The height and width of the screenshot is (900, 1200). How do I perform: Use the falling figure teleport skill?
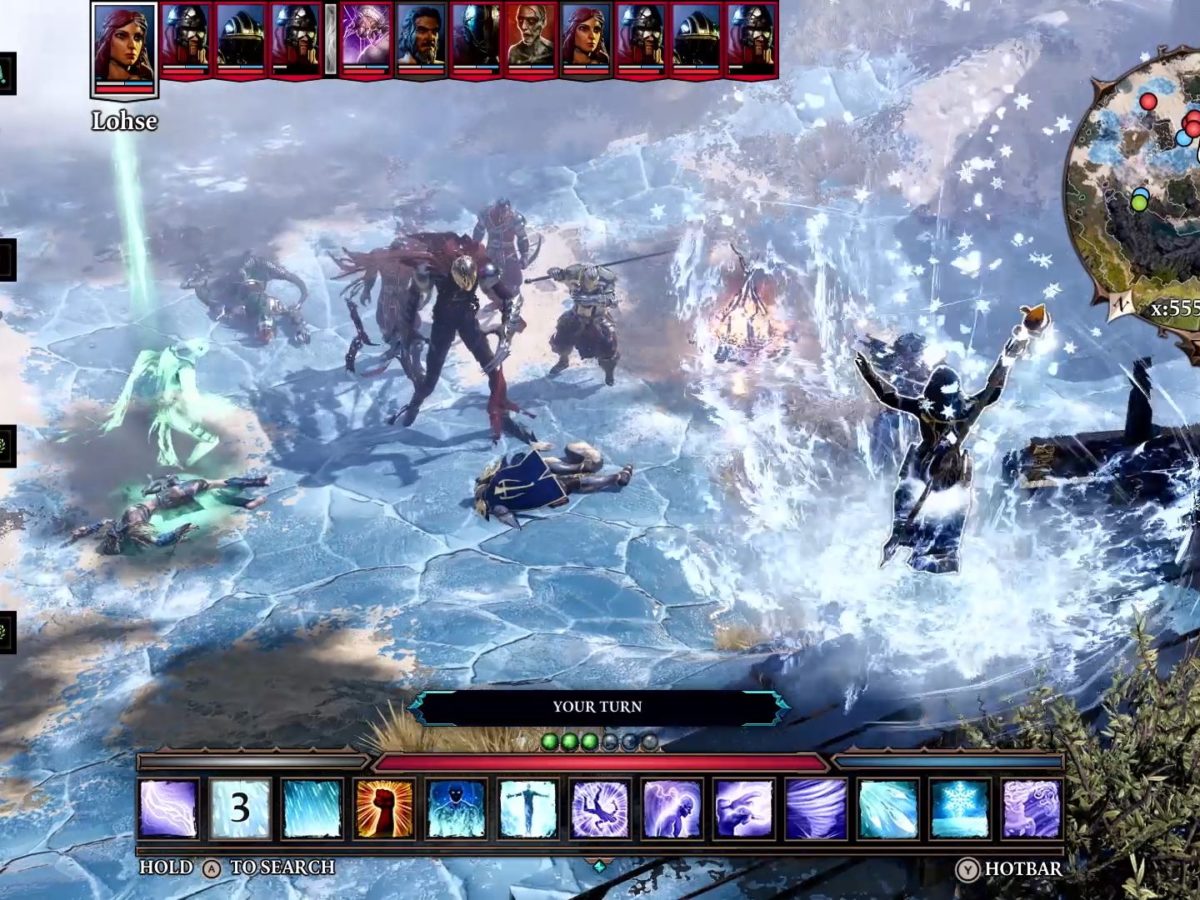600,808
